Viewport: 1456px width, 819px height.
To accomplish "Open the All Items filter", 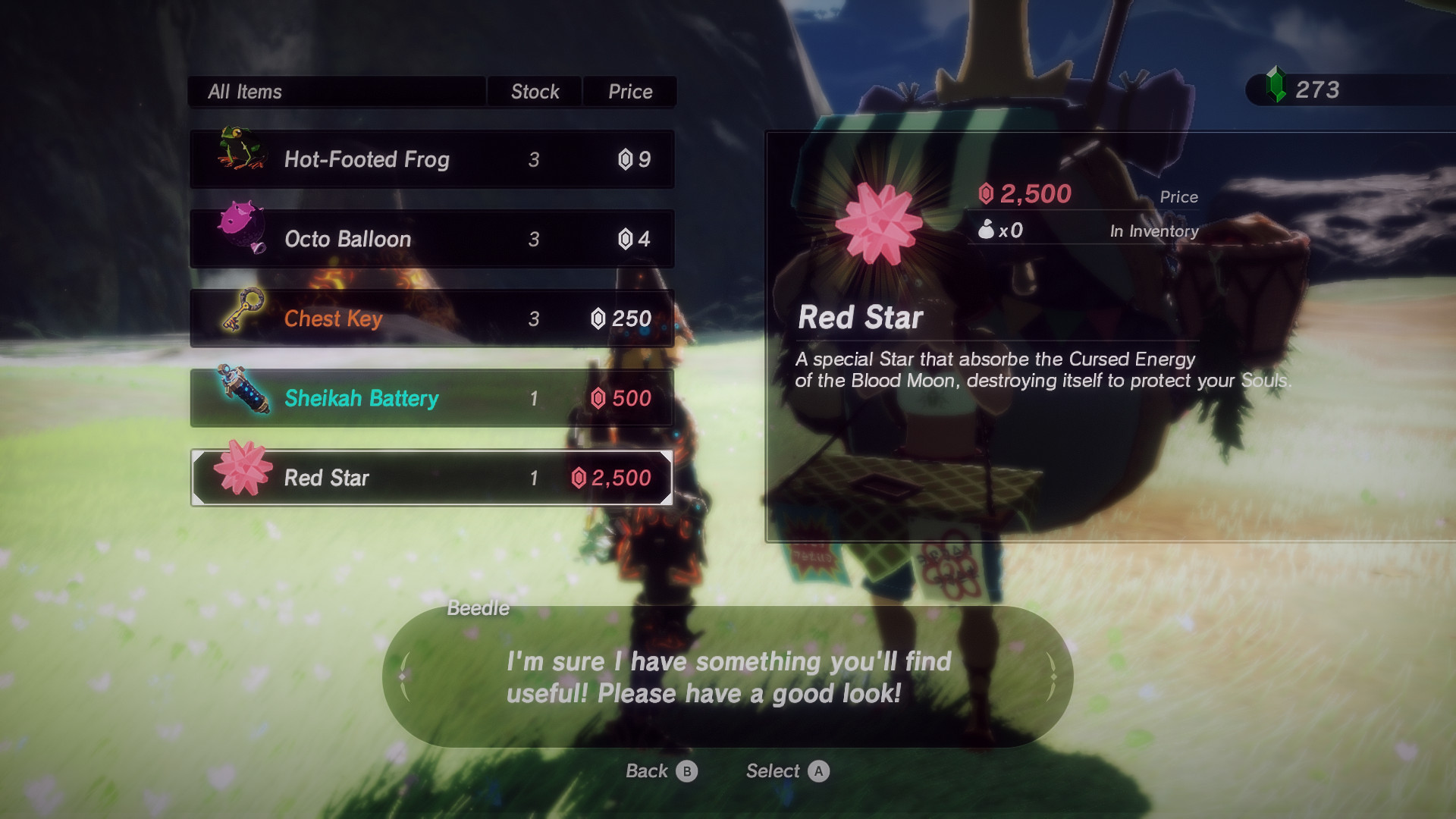I will [246, 92].
